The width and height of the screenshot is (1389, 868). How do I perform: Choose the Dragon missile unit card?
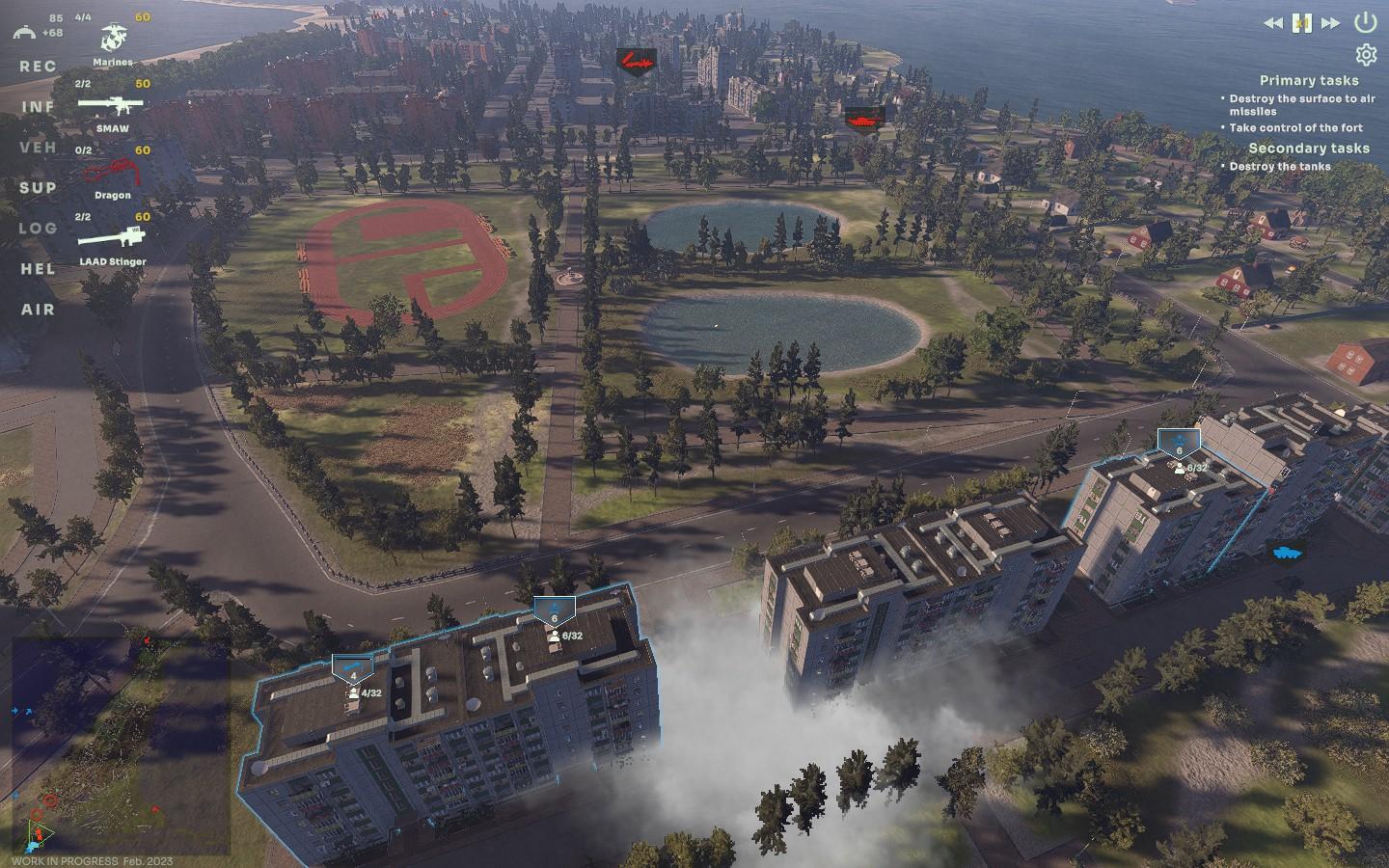pyautogui.click(x=112, y=174)
